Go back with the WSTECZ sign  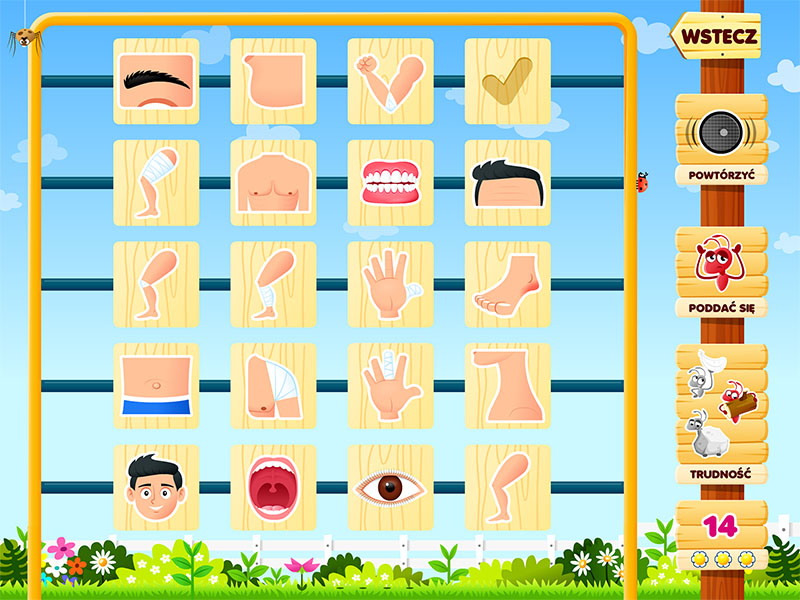718,37
